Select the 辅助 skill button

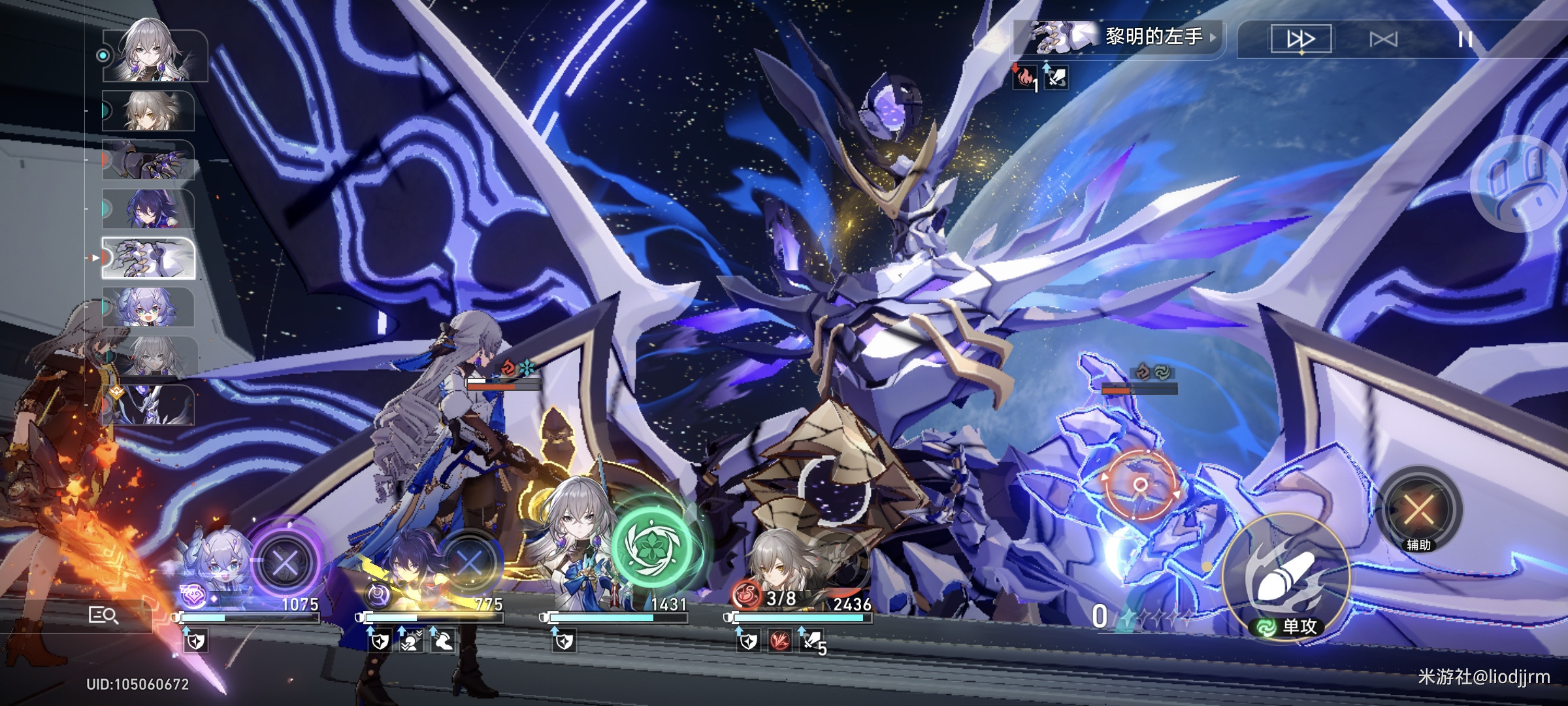click(1418, 509)
